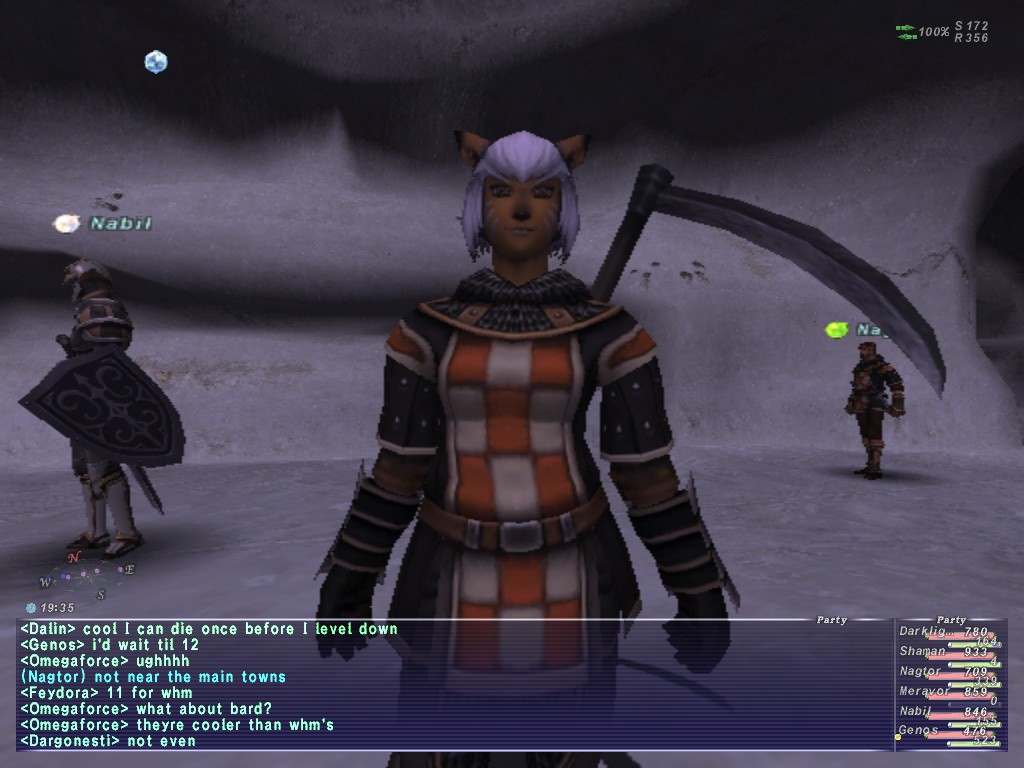Viewport: 1024px width, 768px height.
Task: Target Shaman in the party list
Action: click(921, 652)
